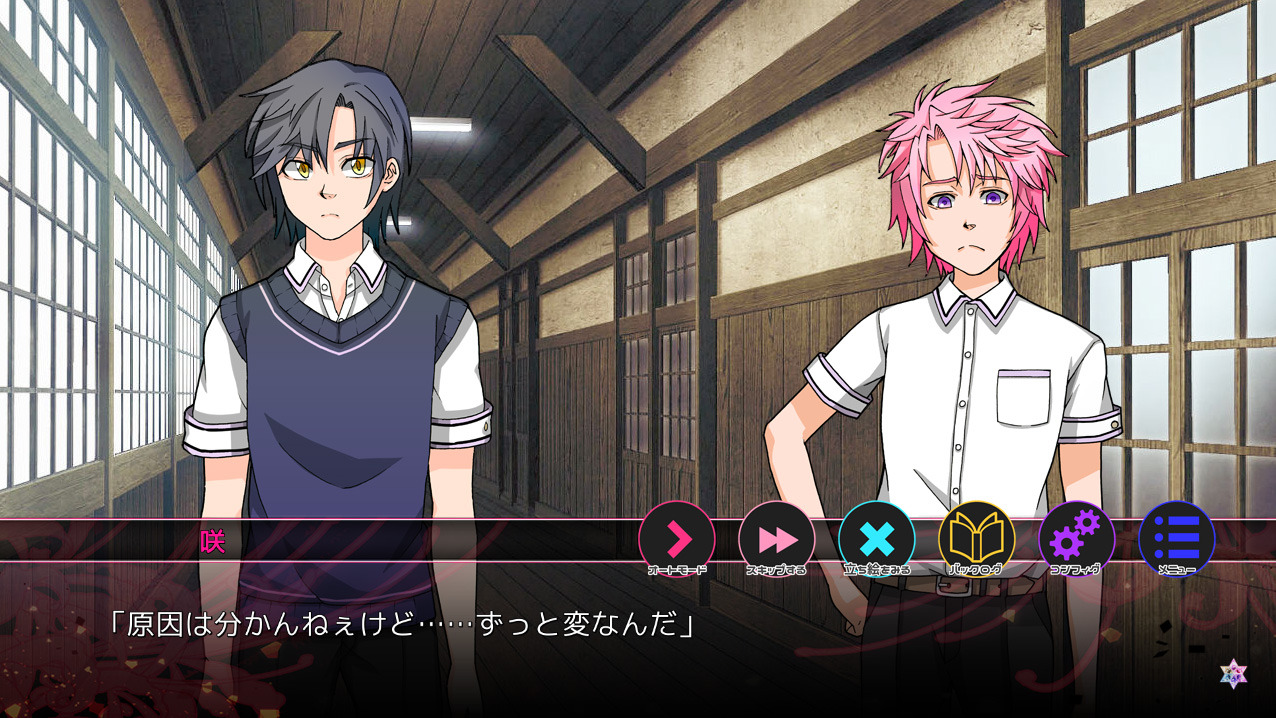Open the menu (メニュー) list button
Viewport: 1276px width, 718px height.
click(x=1177, y=539)
